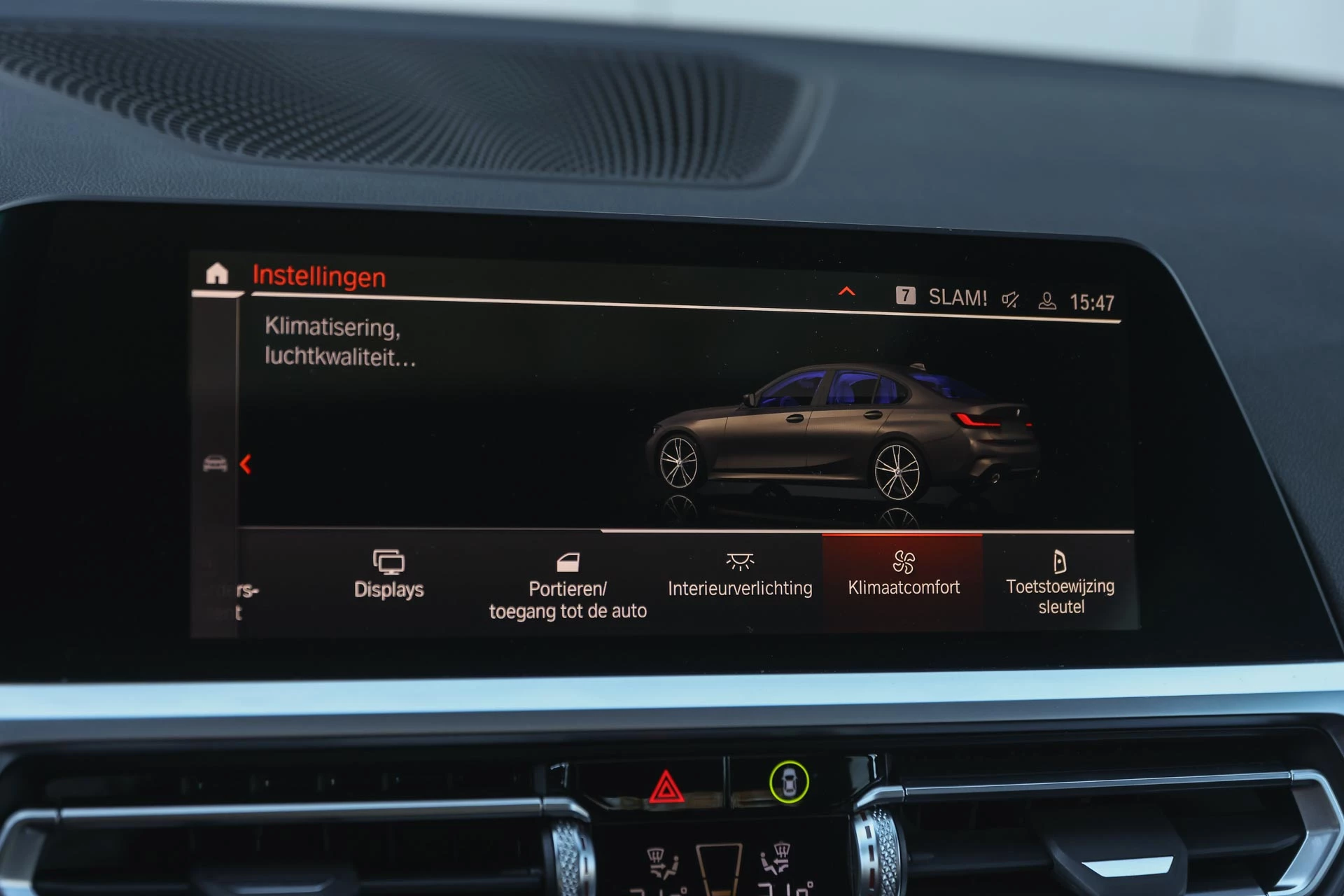Image resolution: width=1344 pixels, height=896 pixels.
Task: Open the notifications badge showing 7
Action: (x=907, y=296)
